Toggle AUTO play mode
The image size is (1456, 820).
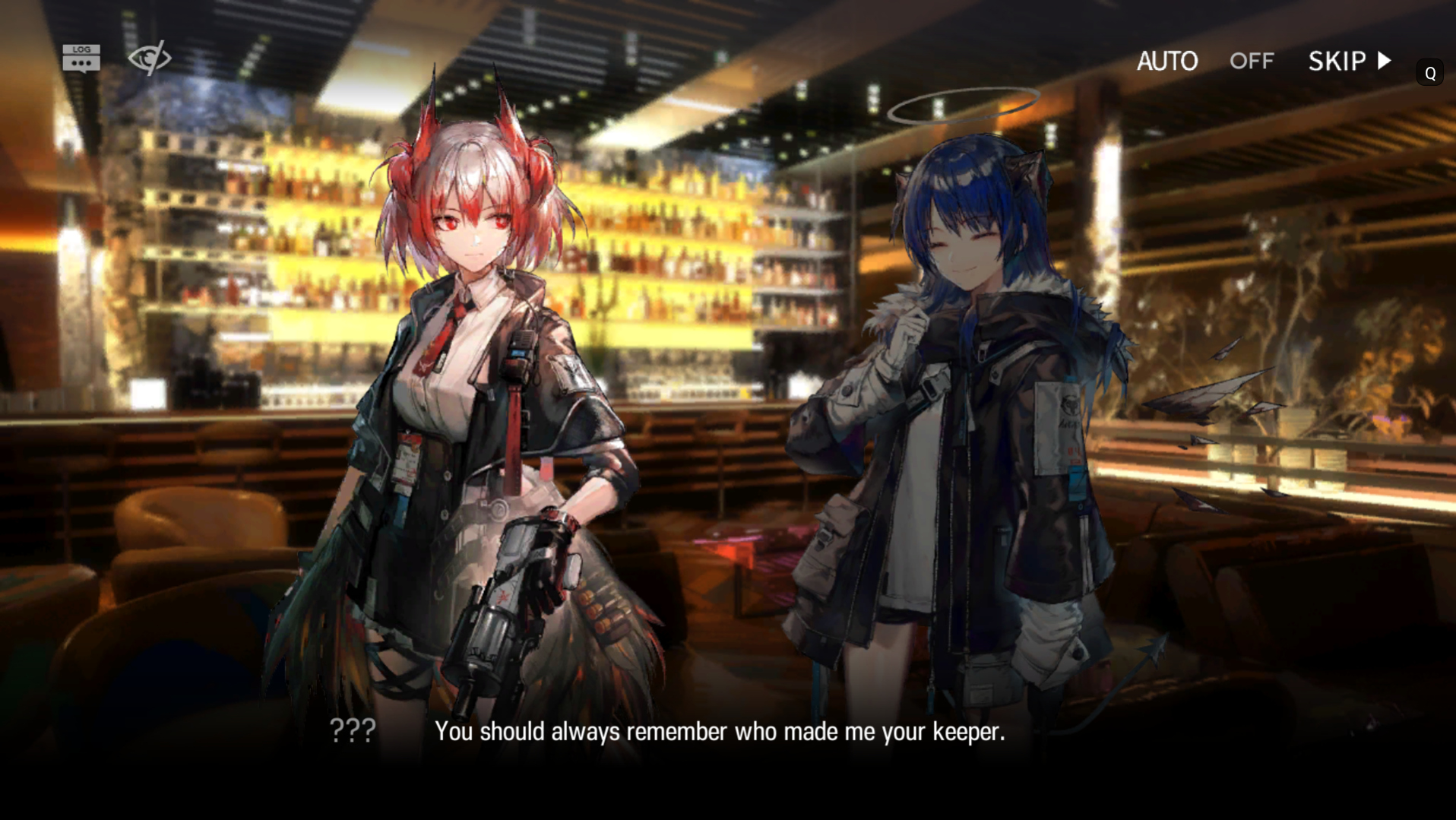(x=1204, y=61)
